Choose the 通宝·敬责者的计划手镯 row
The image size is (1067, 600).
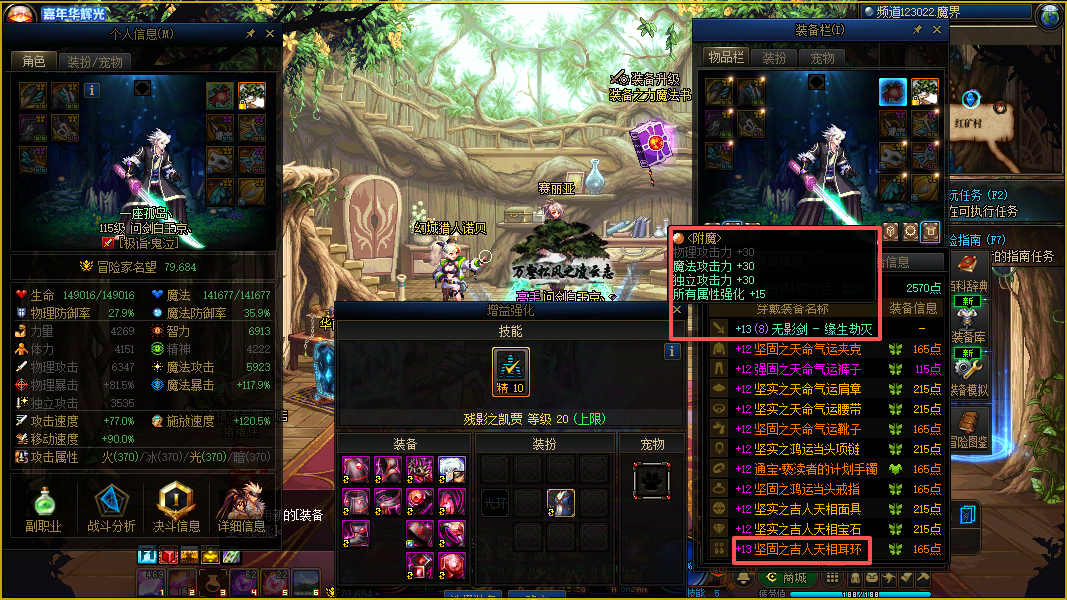coord(807,469)
